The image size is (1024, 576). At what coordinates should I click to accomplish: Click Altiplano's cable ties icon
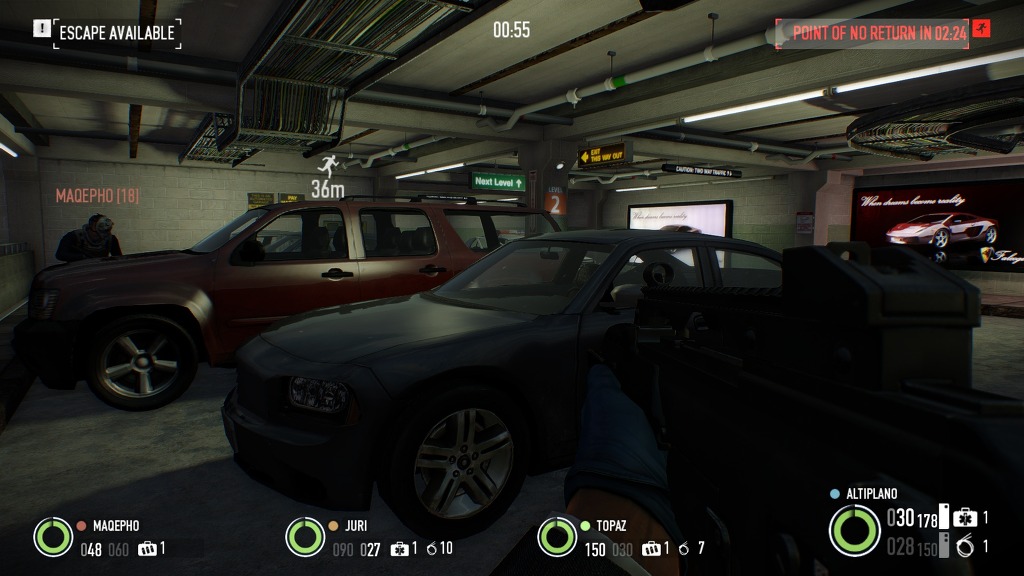click(x=965, y=546)
